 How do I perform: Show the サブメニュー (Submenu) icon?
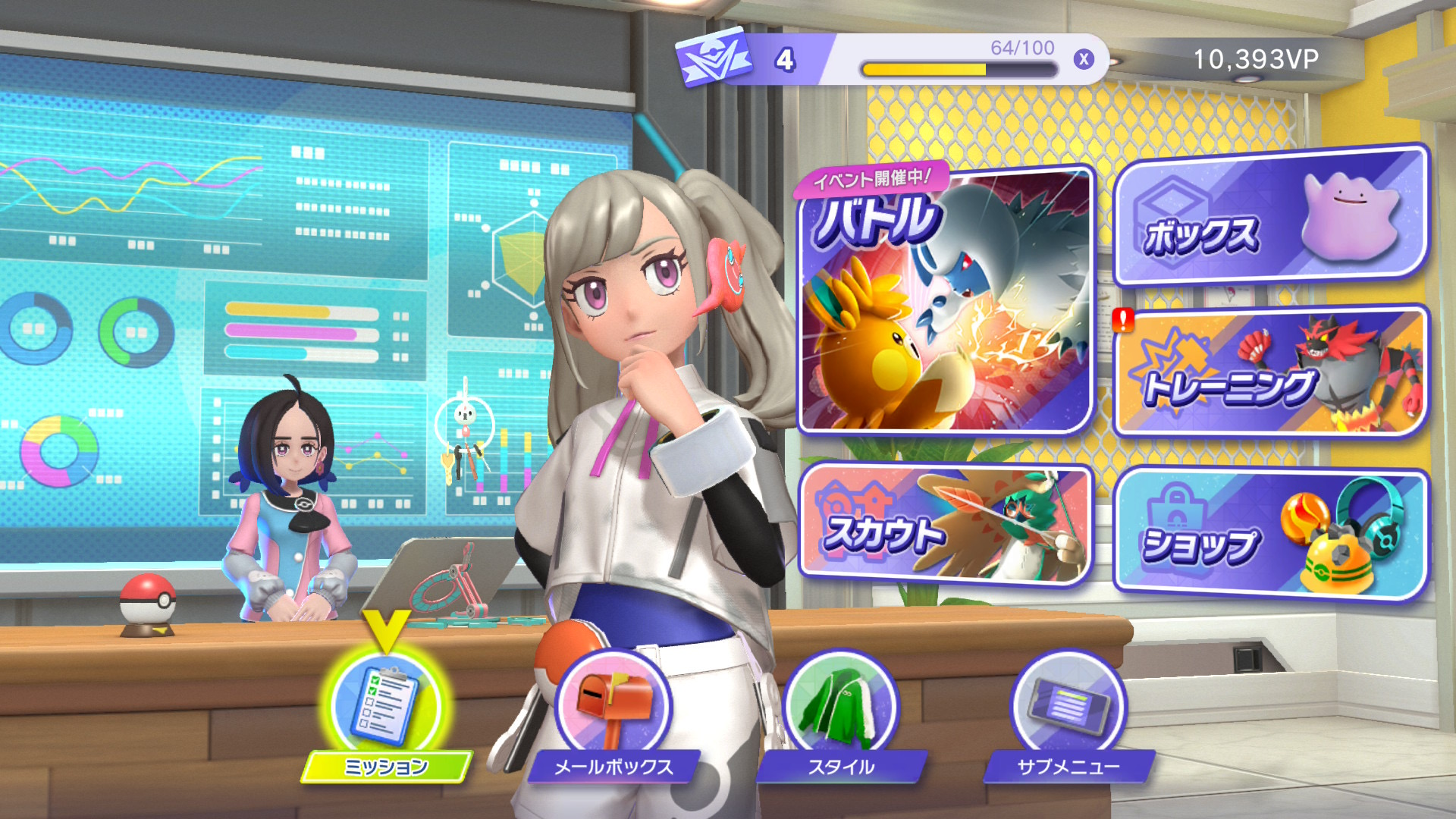point(1068,705)
